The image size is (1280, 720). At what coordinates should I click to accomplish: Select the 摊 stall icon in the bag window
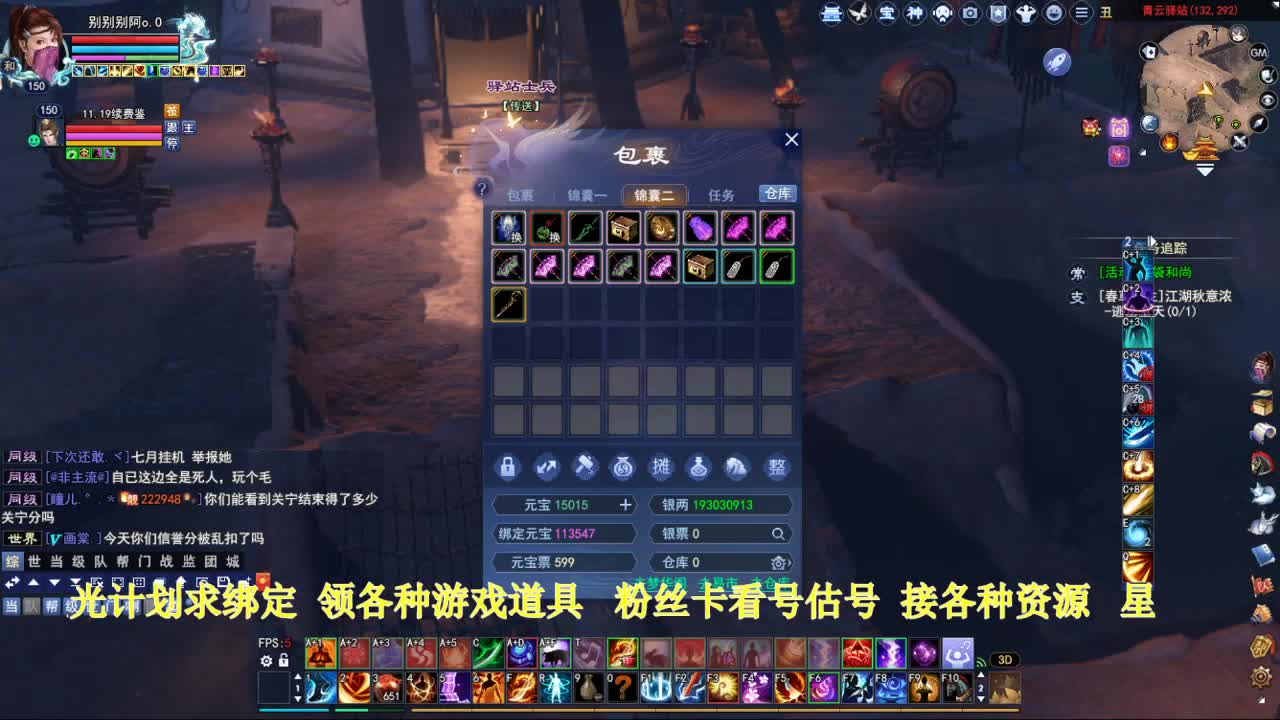click(x=662, y=467)
